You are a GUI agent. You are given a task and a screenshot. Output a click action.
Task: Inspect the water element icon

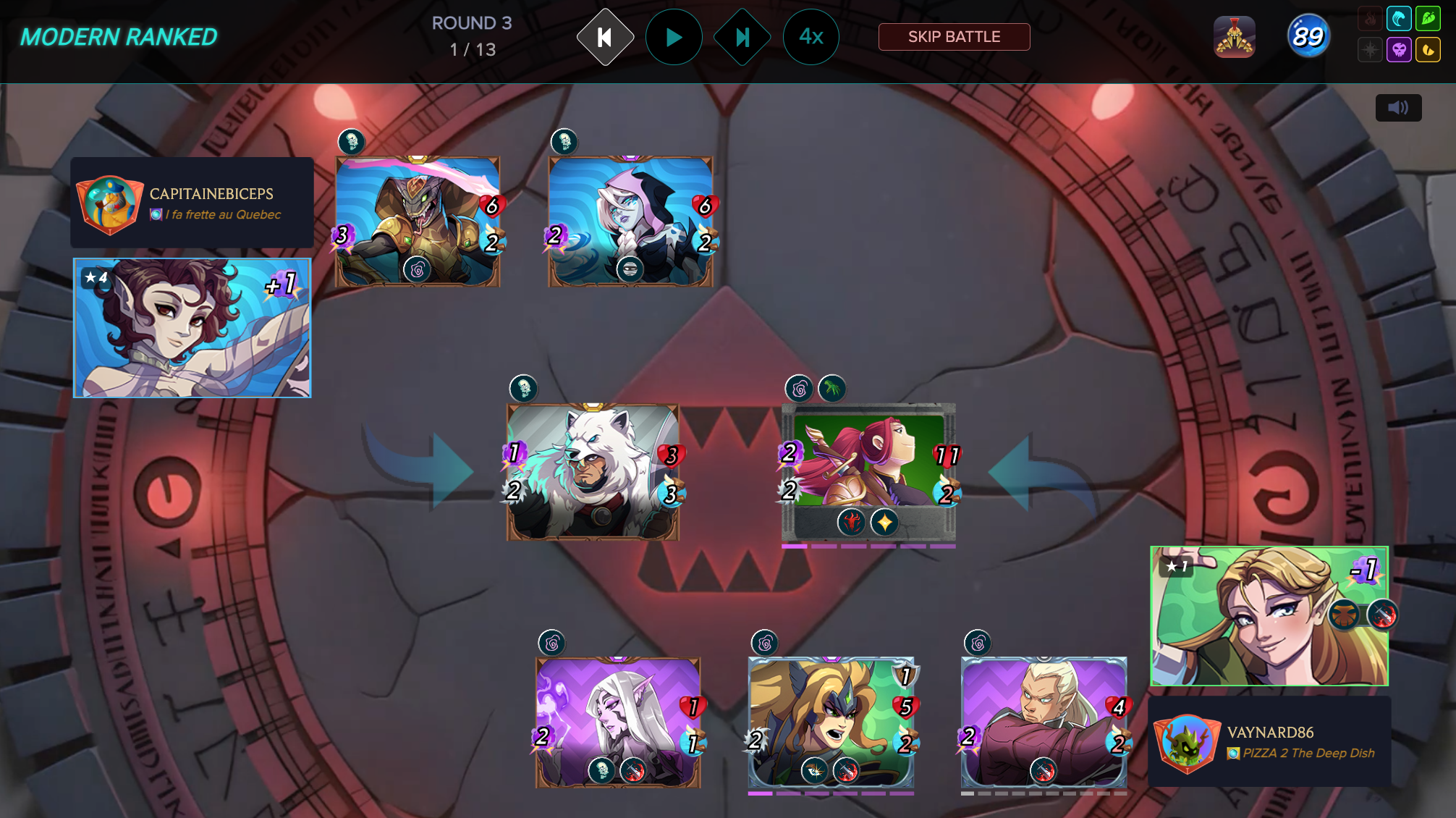[1399, 19]
